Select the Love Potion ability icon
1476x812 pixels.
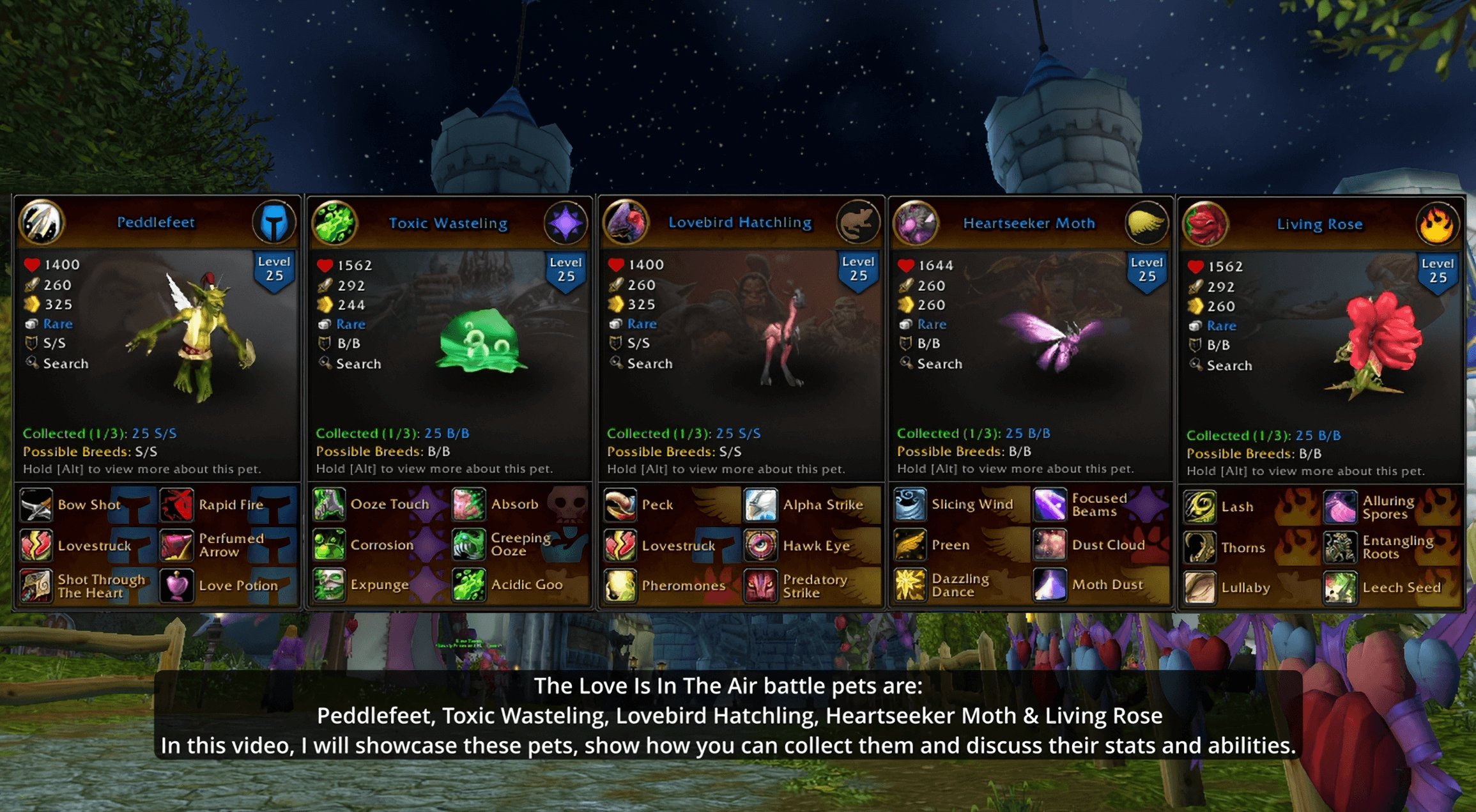(x=176, y=586)
